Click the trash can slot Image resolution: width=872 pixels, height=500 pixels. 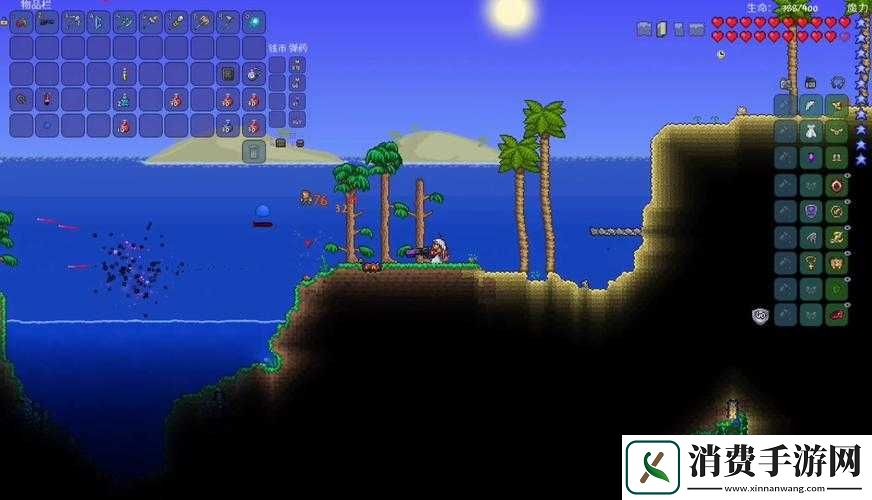[x=254, y=151]
